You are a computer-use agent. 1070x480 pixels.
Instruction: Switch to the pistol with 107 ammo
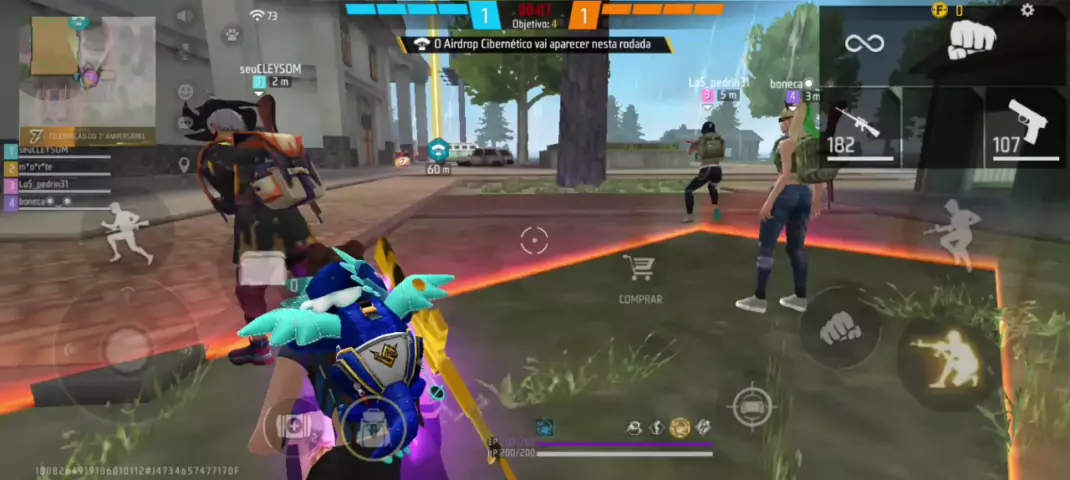coord(1026,125)
